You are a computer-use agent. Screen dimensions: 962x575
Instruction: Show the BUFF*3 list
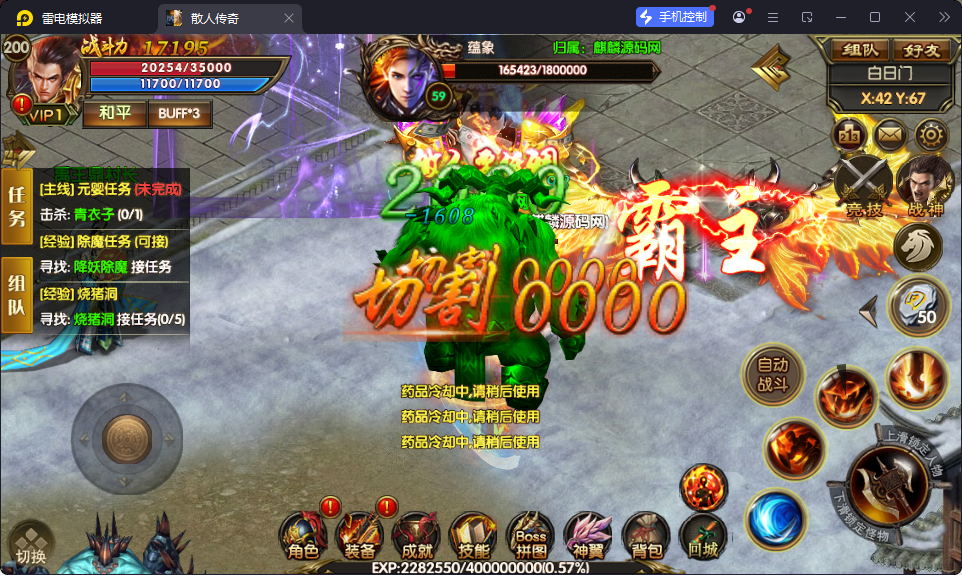(180, 113)
